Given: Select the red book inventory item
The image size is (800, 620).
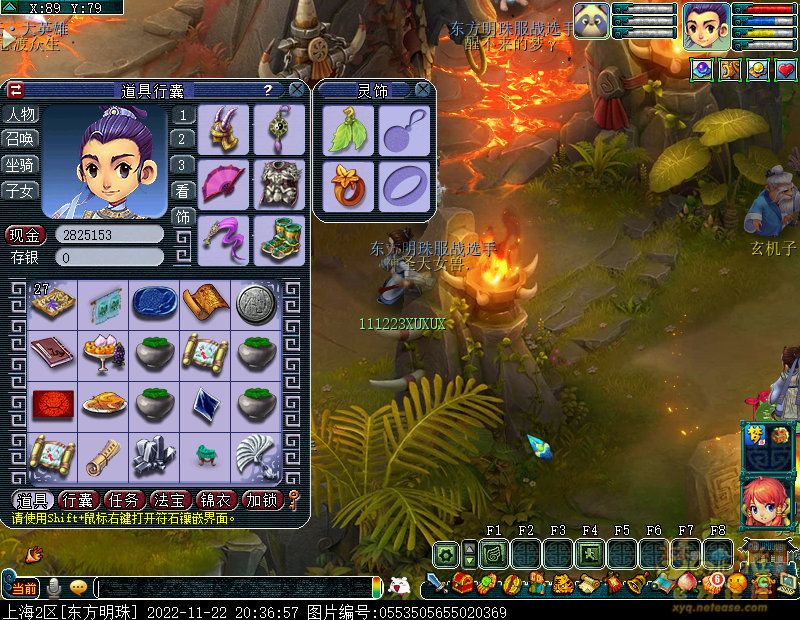Looking at the screenshot, I should click(x=51, y=353).
